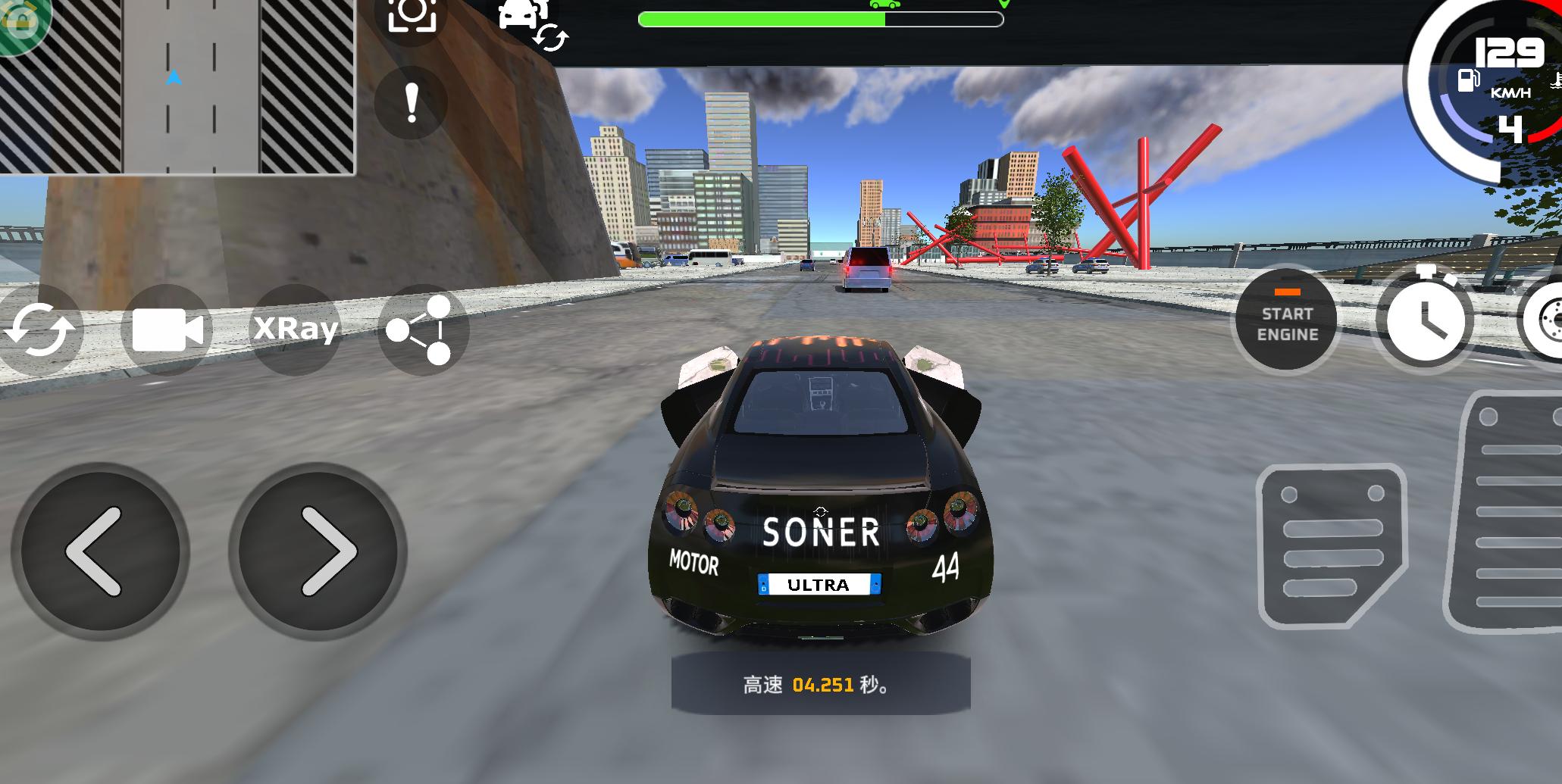The height and width of the screenshot is (784, 1562).
Task: Steer right with the right arrow button
Action: 318,551
